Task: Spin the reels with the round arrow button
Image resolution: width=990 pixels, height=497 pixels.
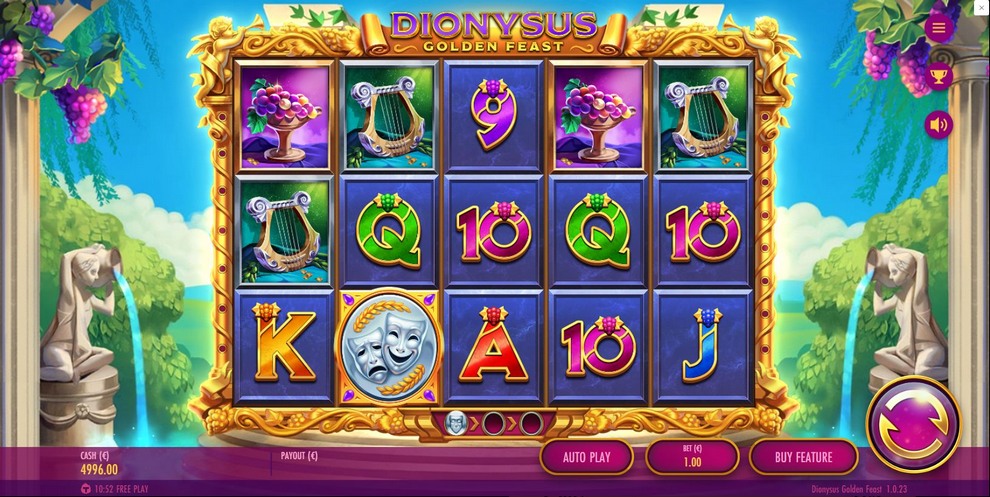Action: tap(912, 424)
